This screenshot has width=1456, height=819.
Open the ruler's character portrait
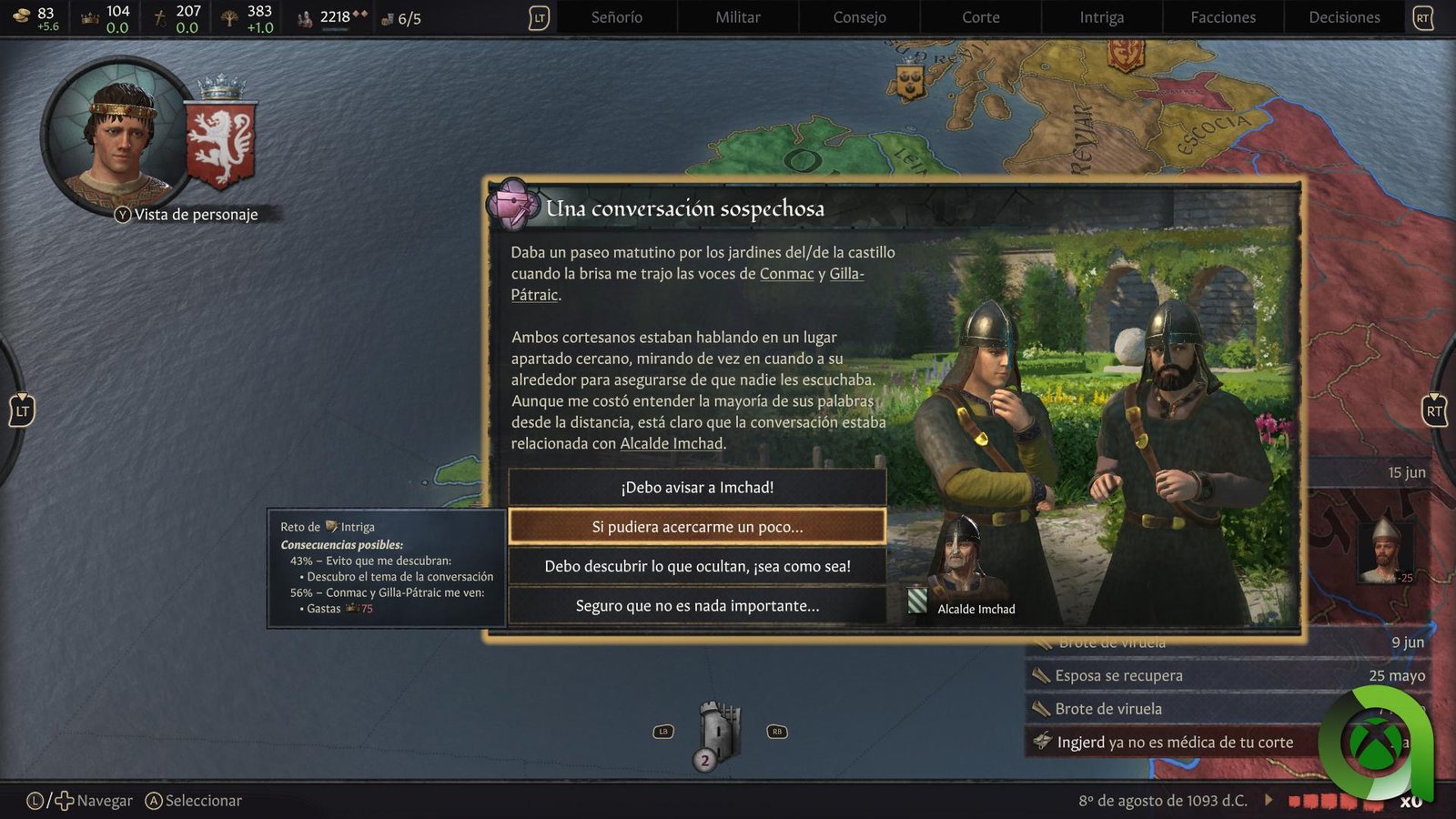coord(118,136)
